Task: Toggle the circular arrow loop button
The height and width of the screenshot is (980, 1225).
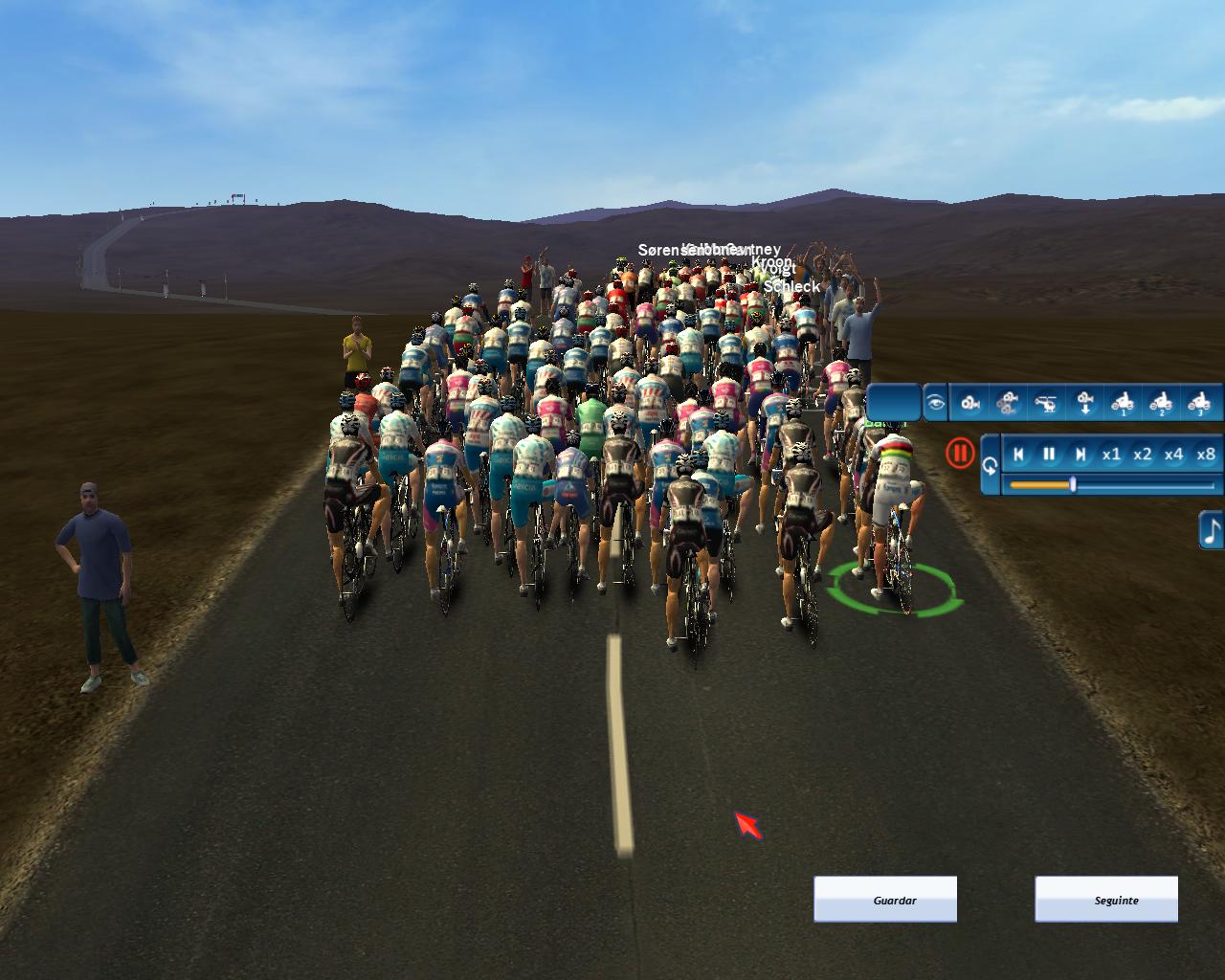Action: click(x=990, y=467)
